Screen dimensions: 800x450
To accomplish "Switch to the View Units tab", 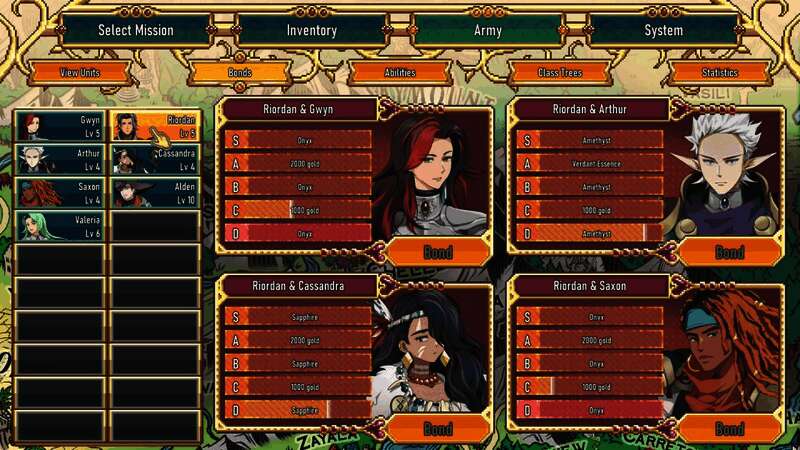I will [x=80, y=73].
